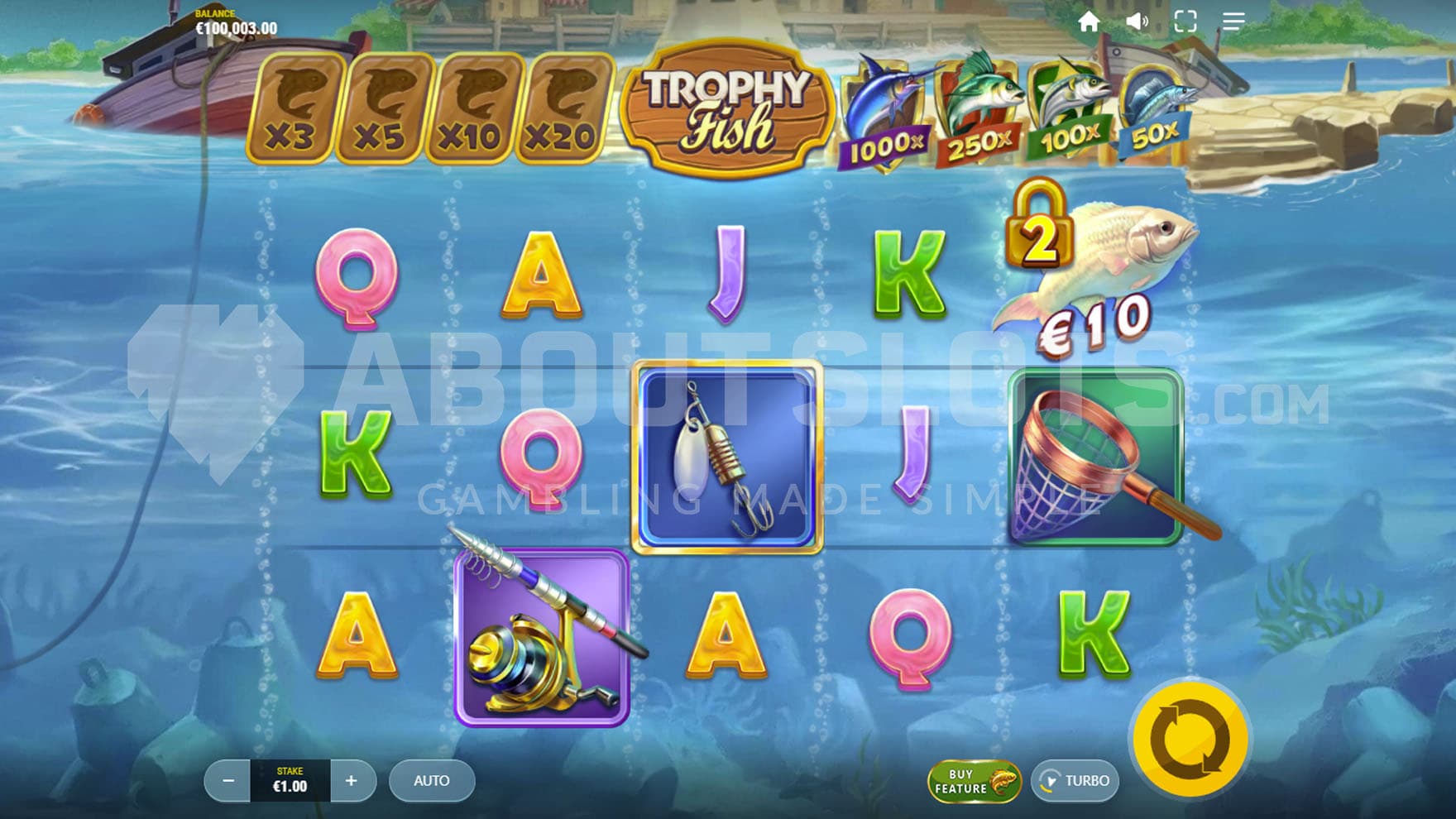Viewport: 1456px width, 819px height.
Task: Open the Buy Feature option
Action: pyautogui.click(x=974, y=781)
